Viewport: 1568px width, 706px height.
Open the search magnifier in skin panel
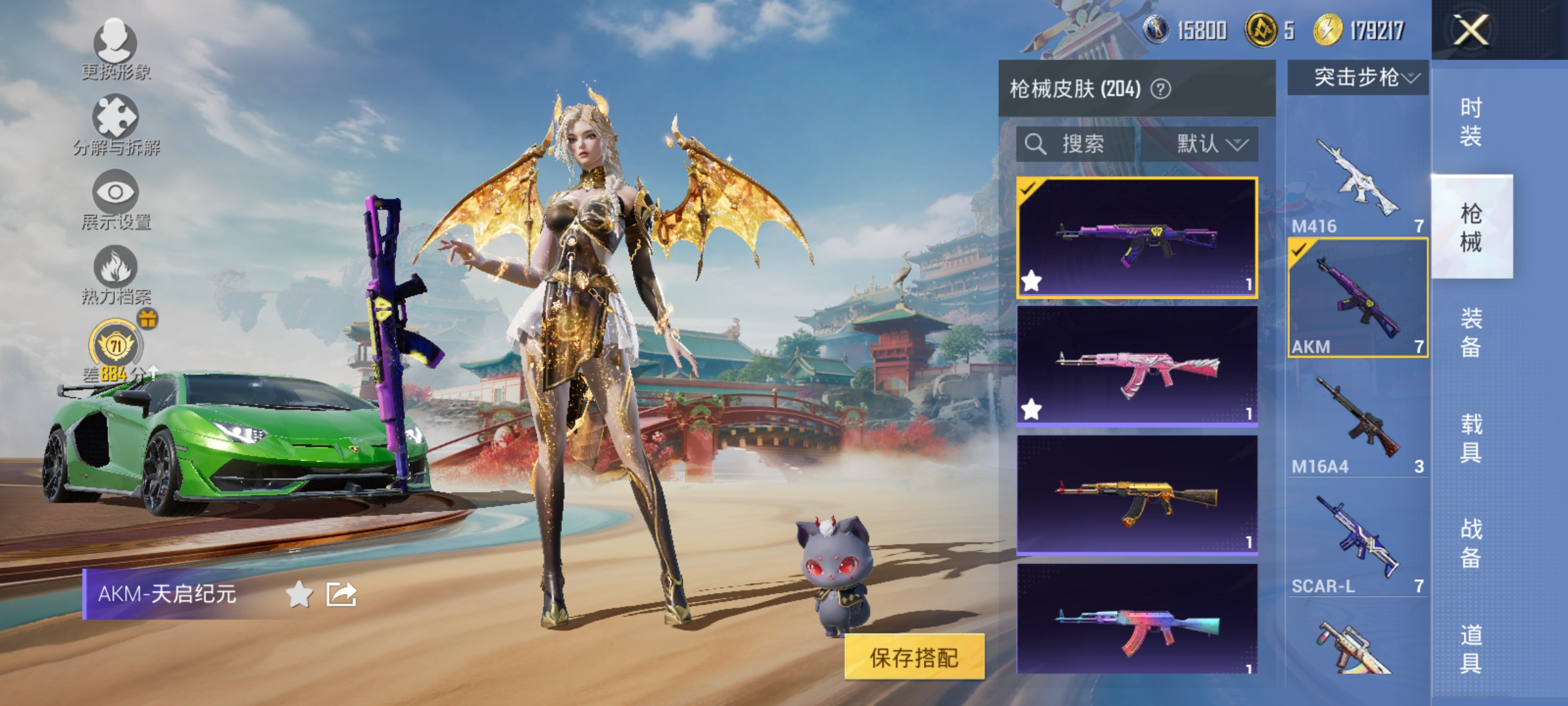click(1036, 145)
